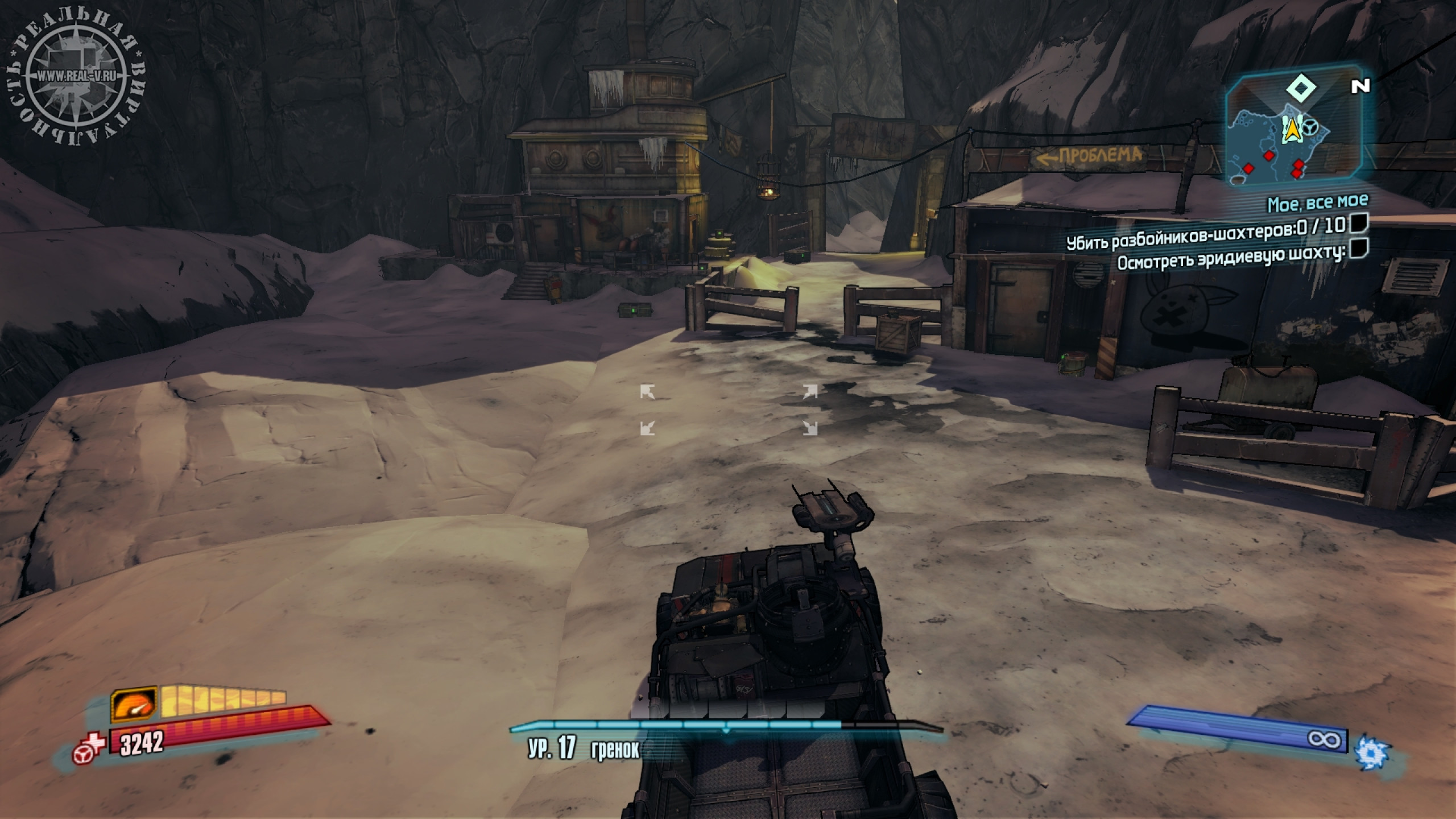Select the "Мое, все мое" quest title
The width and height of the screenshot is (1456, 819).
1317,202
